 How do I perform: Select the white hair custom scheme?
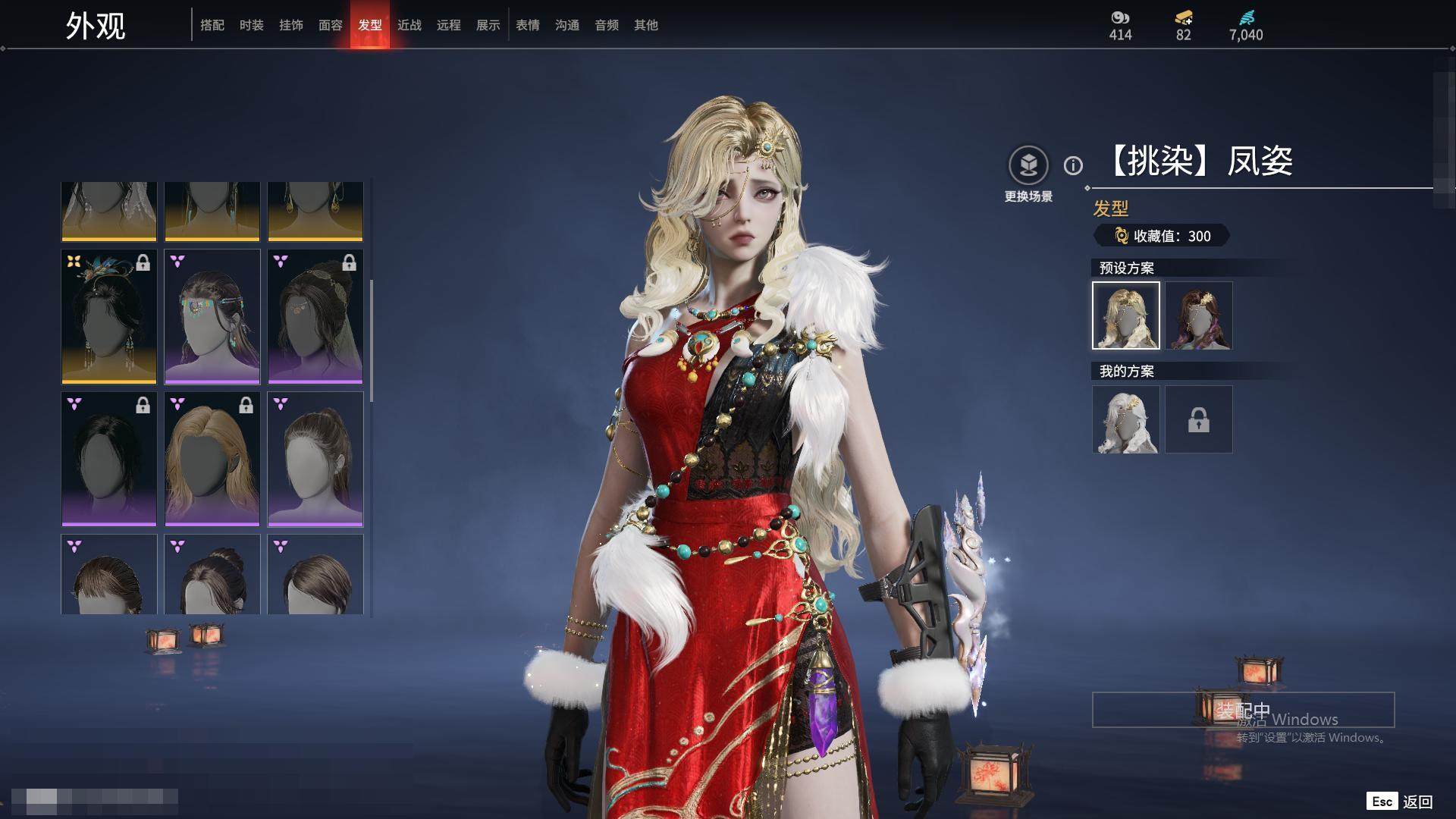coord(1126,419)
